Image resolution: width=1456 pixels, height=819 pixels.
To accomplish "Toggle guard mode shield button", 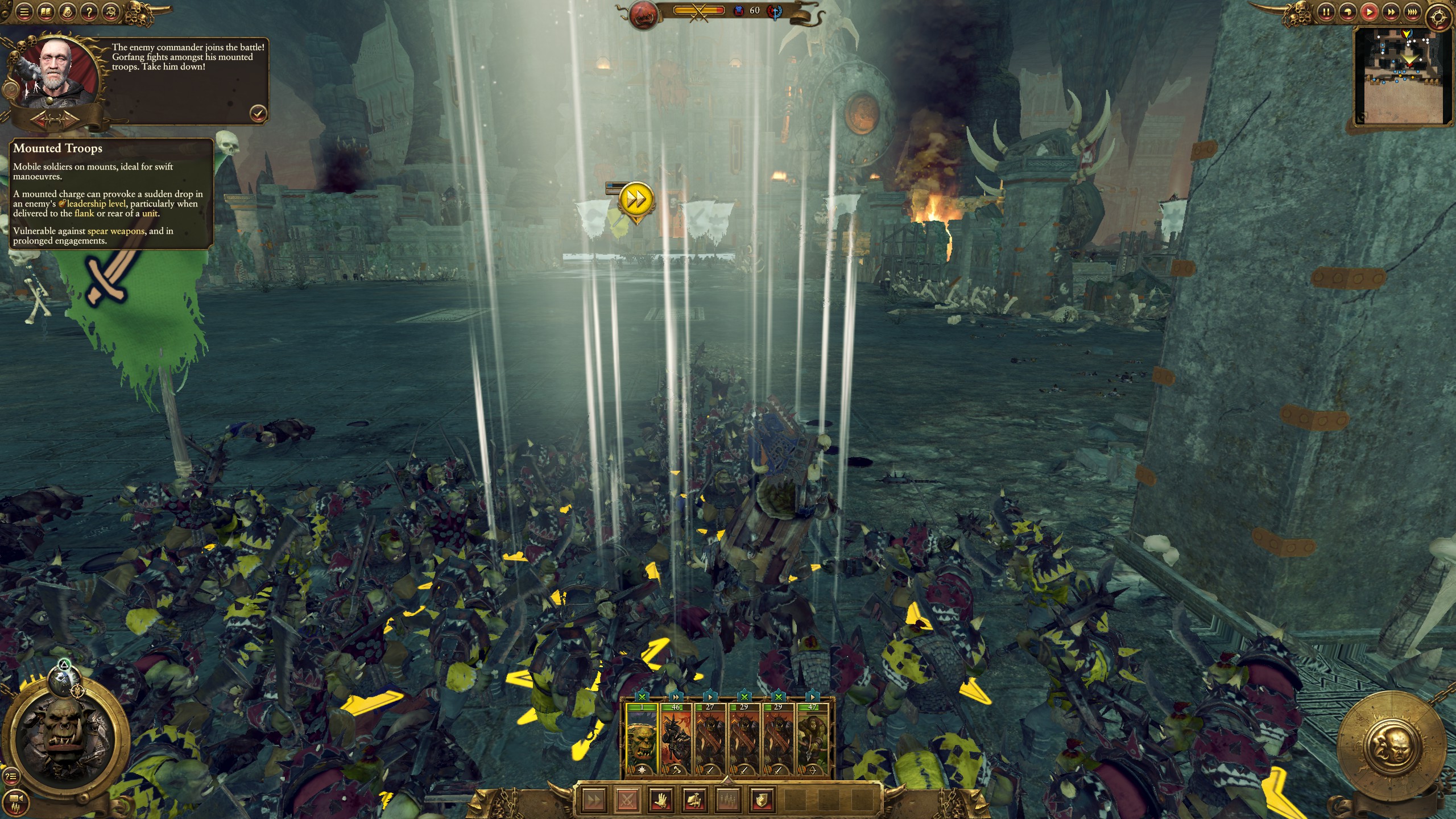I will coord(762,800).
